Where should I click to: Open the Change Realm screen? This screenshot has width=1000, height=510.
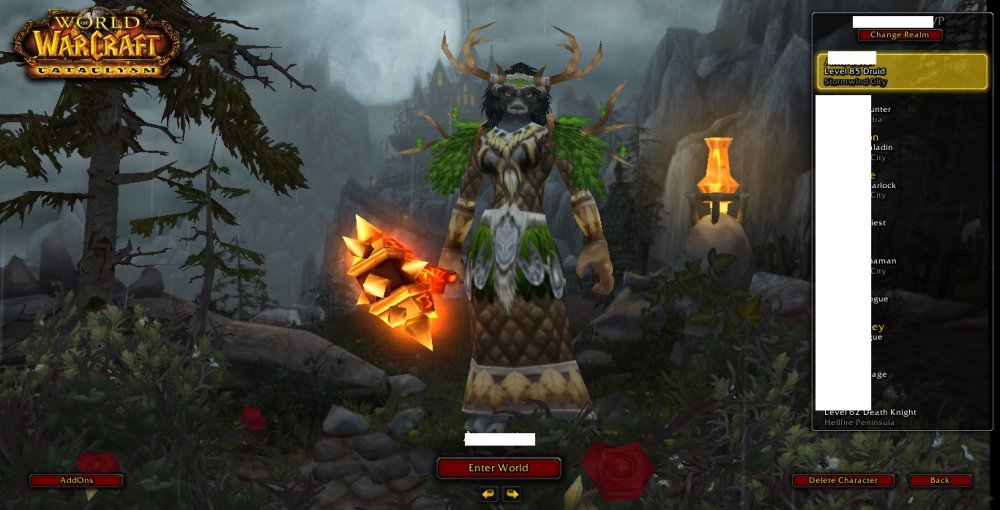point(899,35)
